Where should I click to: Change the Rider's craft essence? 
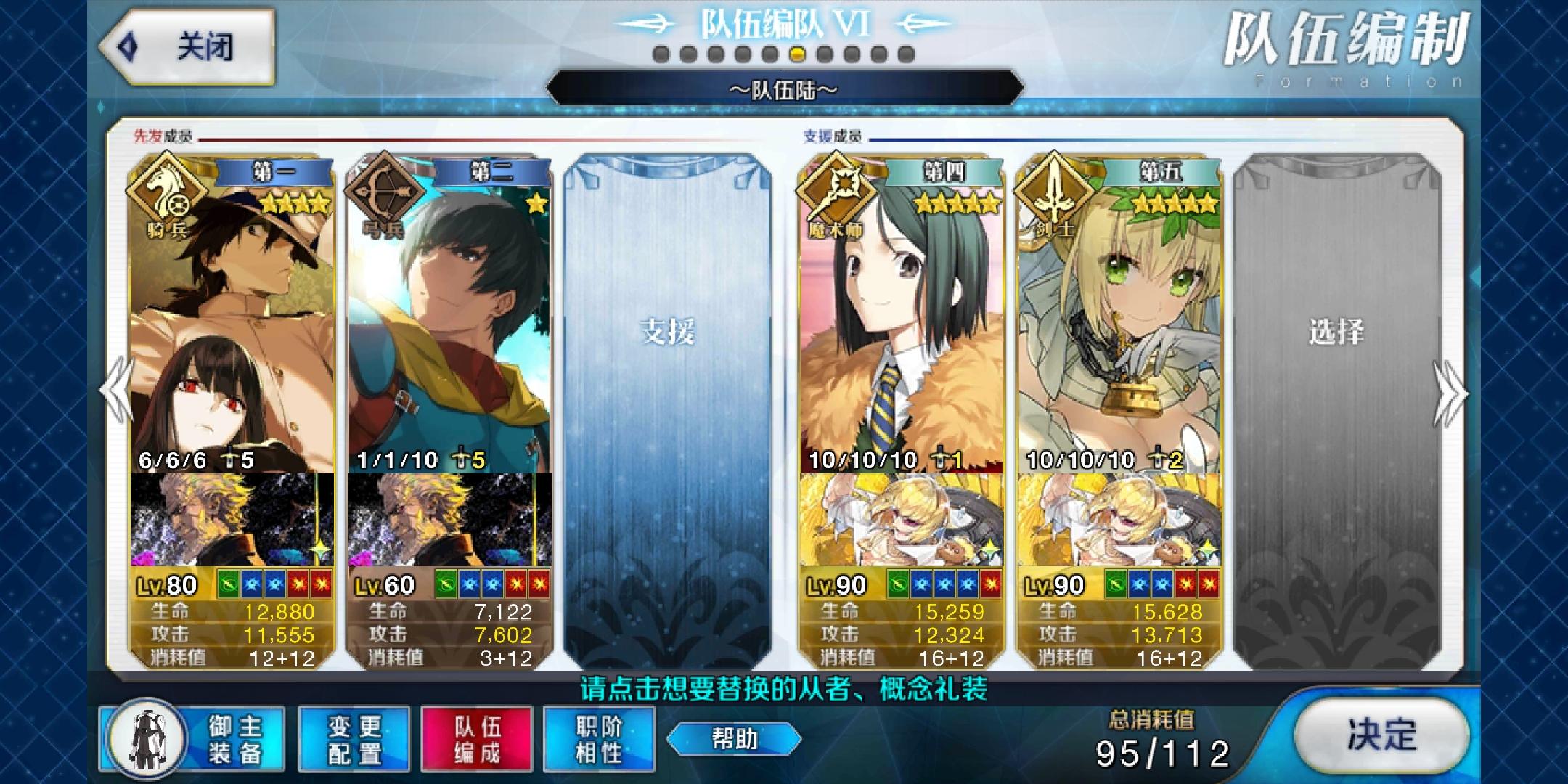pos(232,520)
